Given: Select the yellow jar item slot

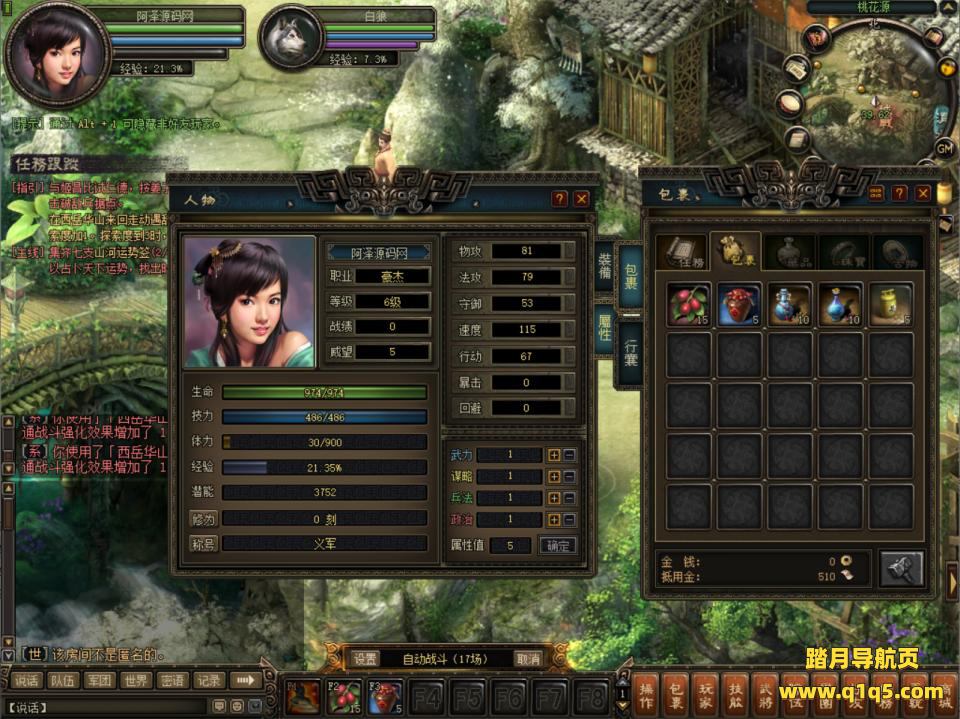Looking at the screenshot, I should point(890,304).
